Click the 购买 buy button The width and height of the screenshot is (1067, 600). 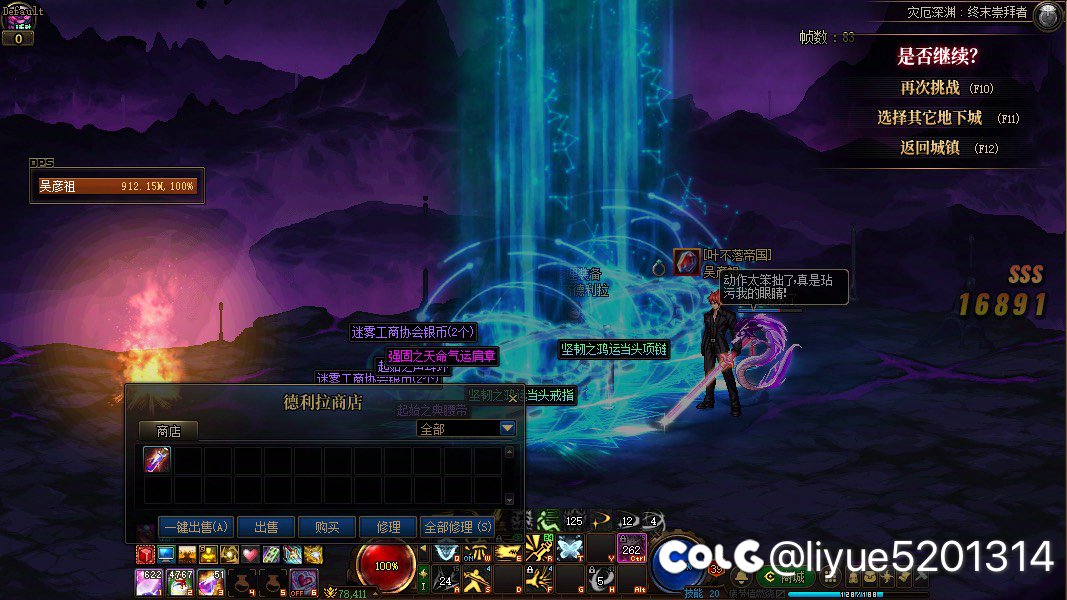(x=326, y=527)
